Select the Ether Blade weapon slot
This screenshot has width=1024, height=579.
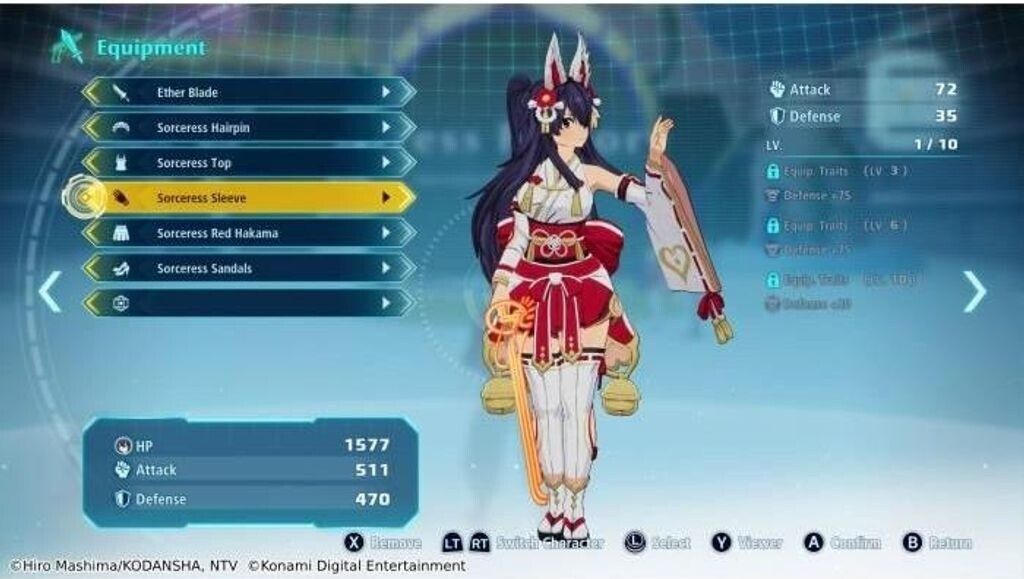tap(248, 93)
